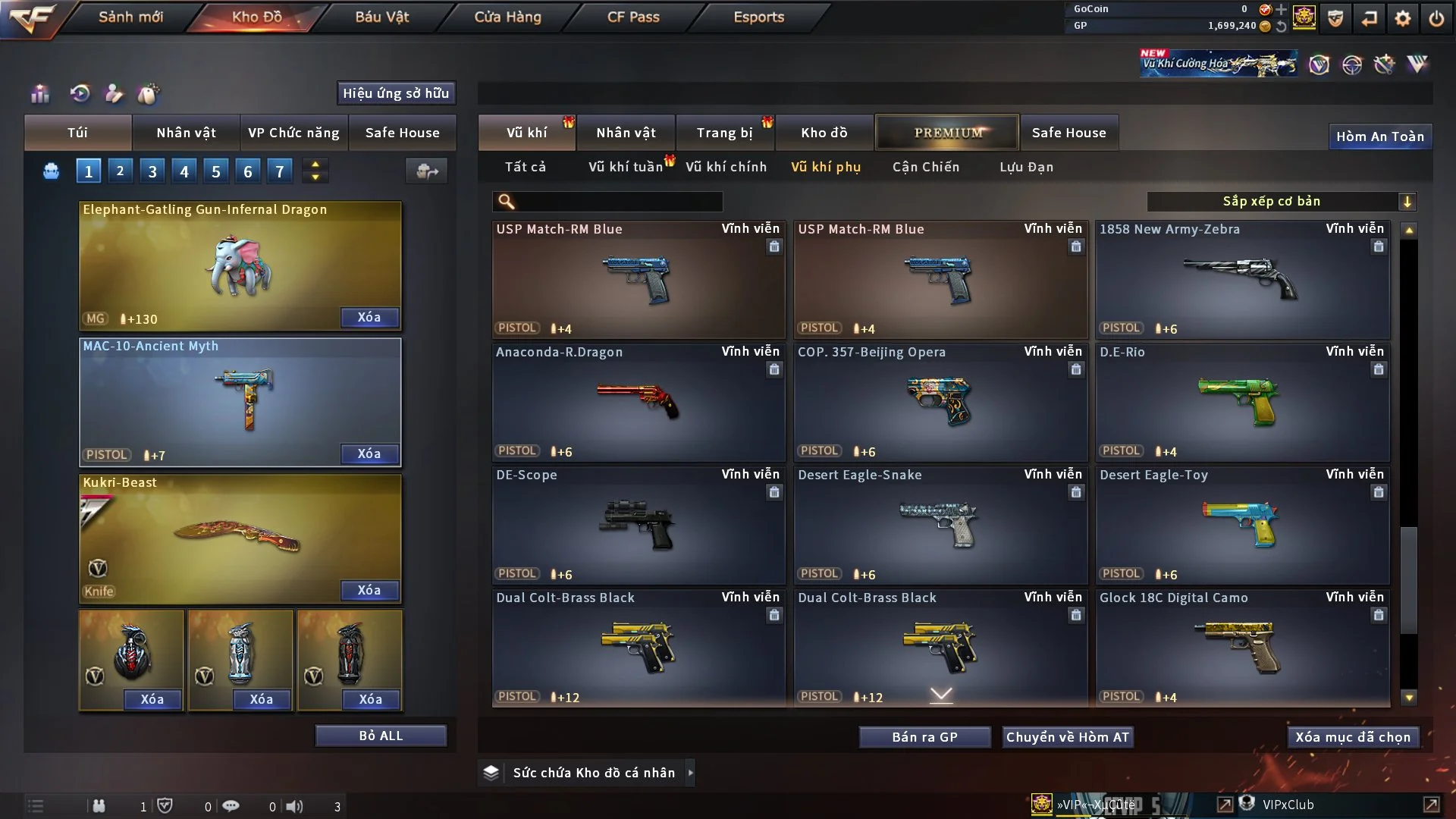
Task: Remove the Kukri-Beast knife with Xóa
Action: click(x=369, y=590)
